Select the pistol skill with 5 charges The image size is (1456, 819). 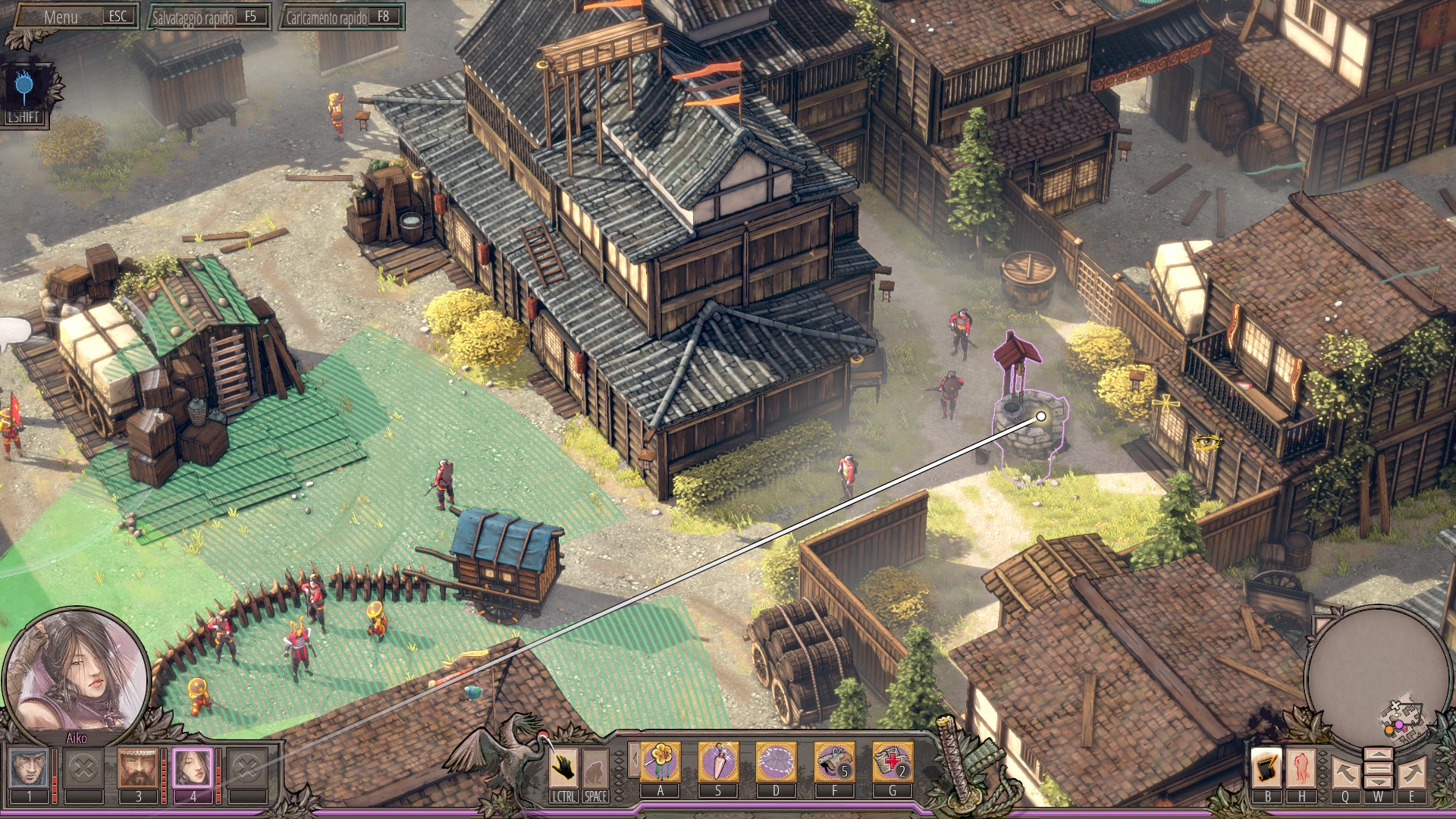coord(834,762)
